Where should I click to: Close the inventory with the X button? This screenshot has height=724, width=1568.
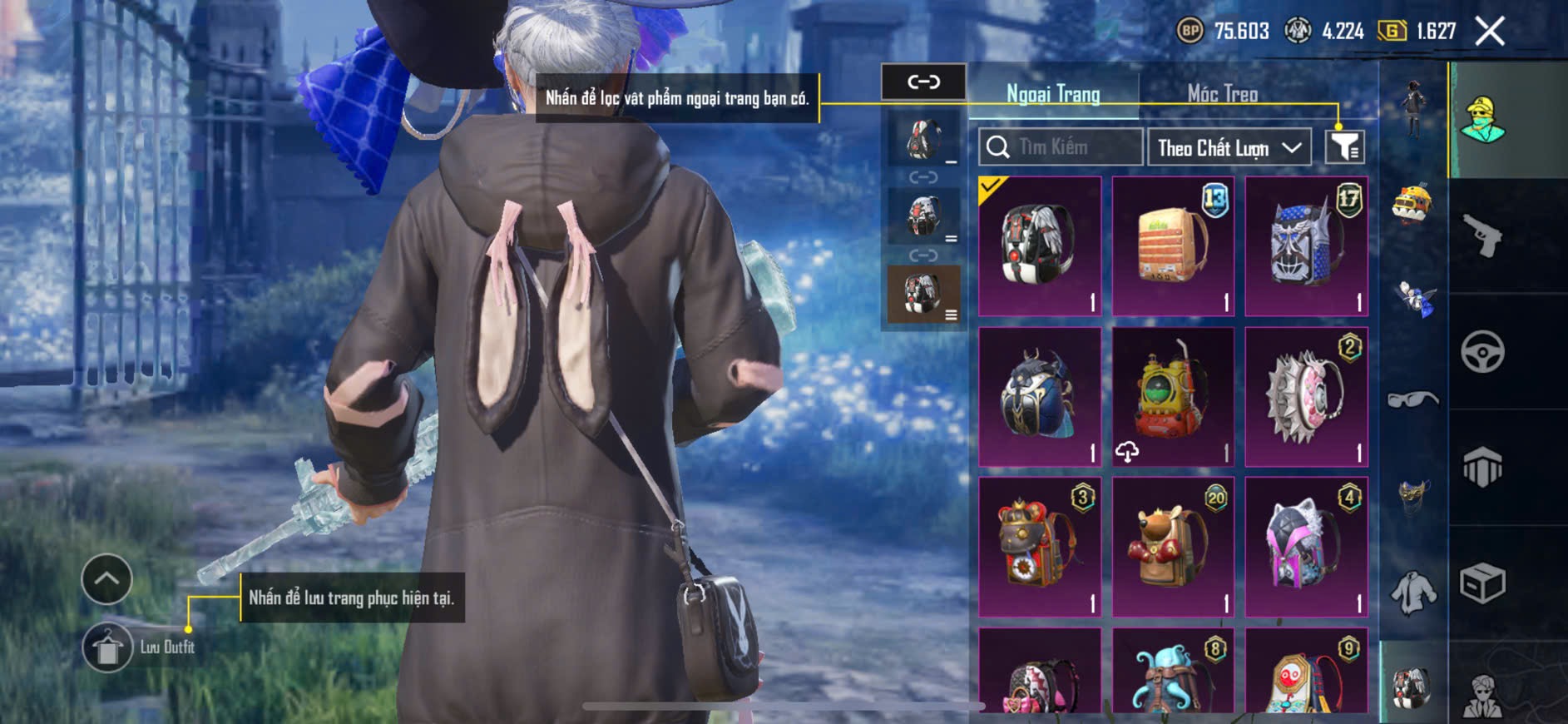click(x=1490, y=32)
